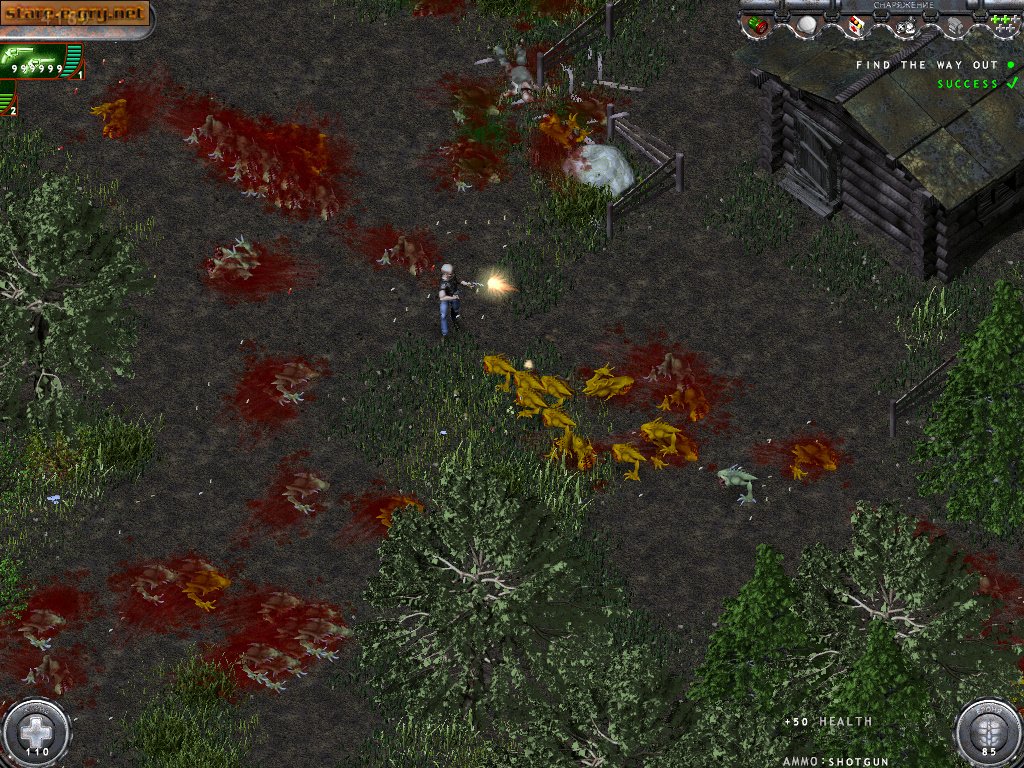Image resolution: width=1024 pixels, height=768 pixels.
Task: Click the green battery equipment icon
Action: (x=758, y=26)
